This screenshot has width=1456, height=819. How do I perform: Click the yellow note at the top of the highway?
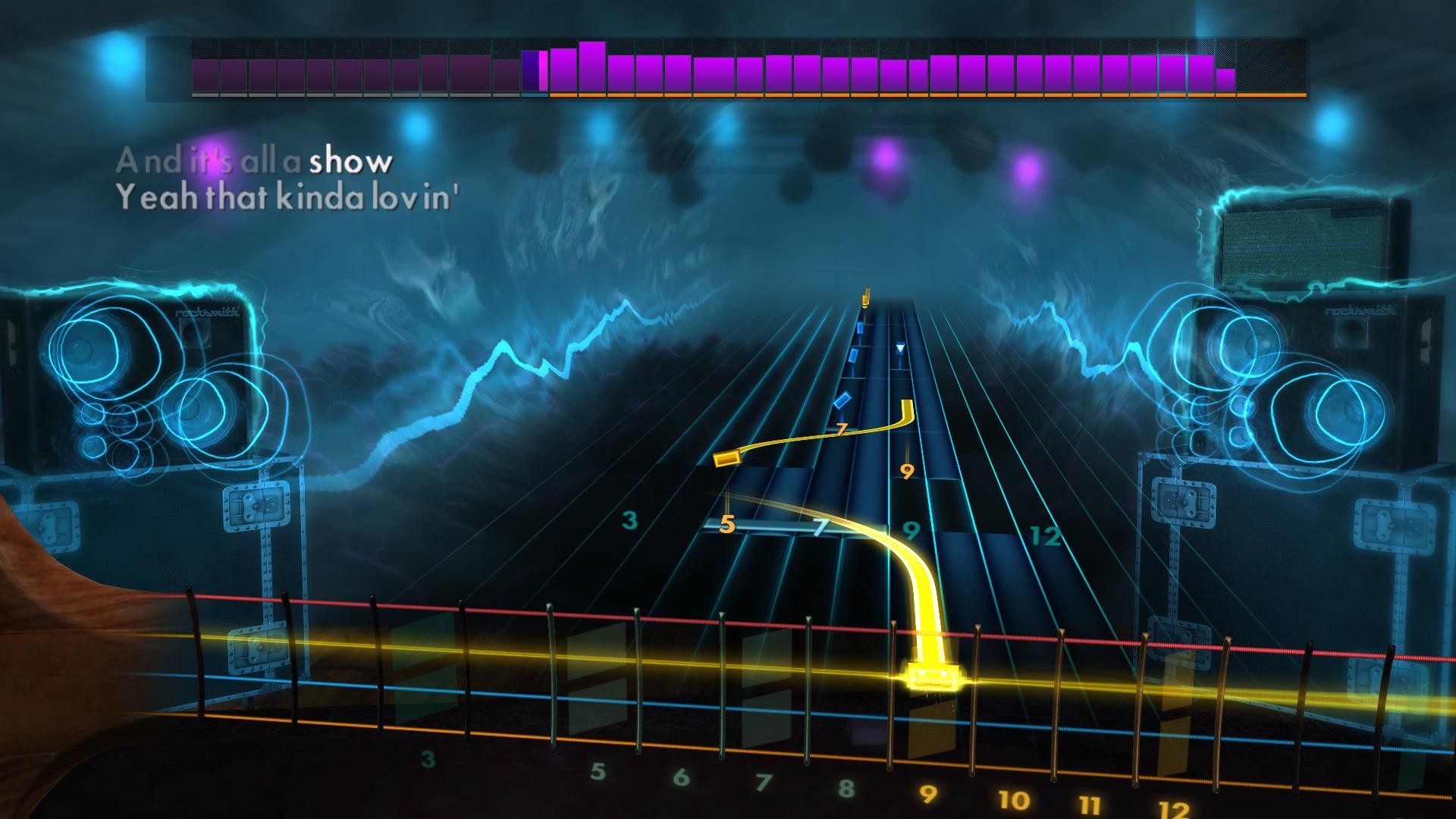coord(864,301)
